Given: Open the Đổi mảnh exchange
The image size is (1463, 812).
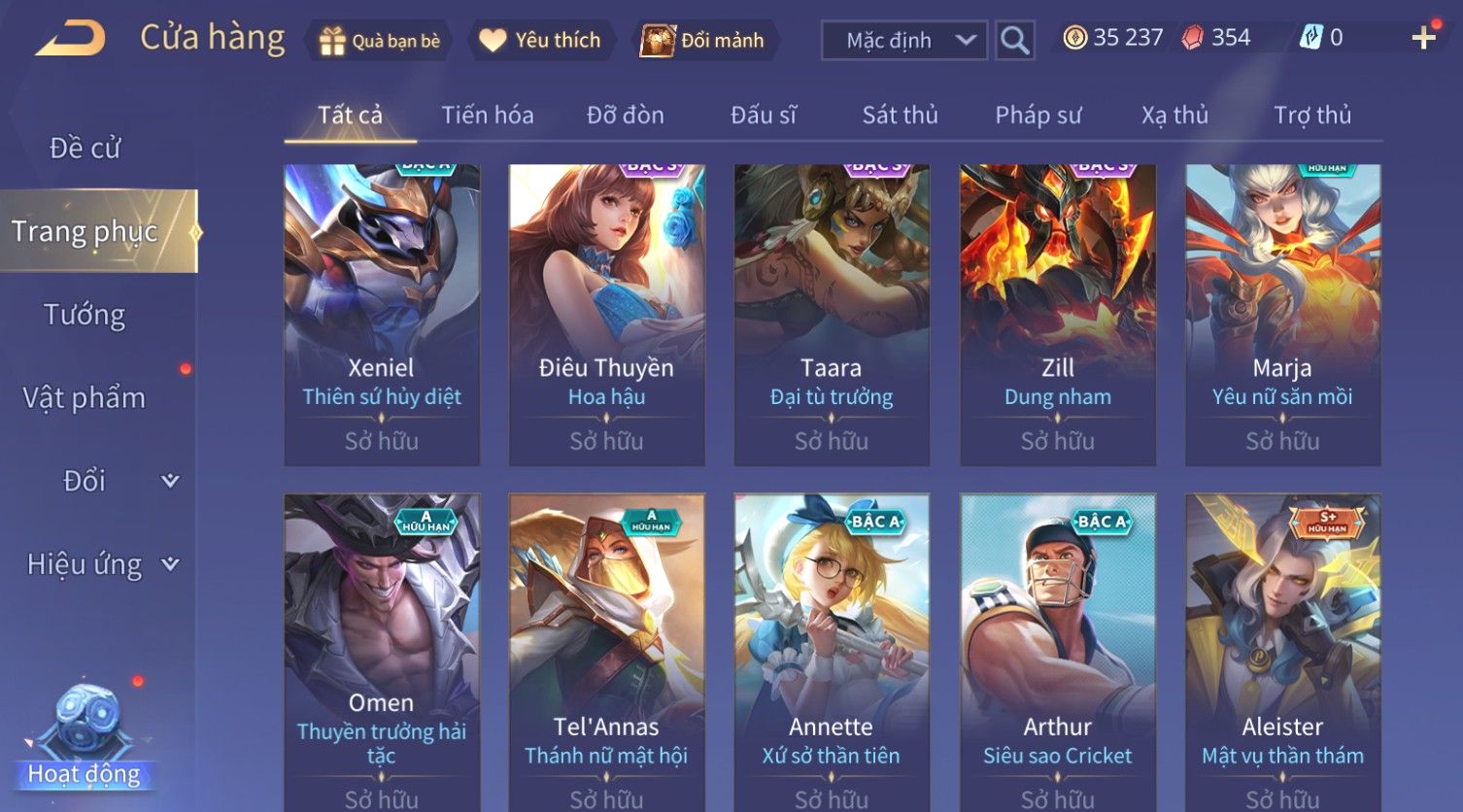Looking at the screenshot, I should pos(702,41).
